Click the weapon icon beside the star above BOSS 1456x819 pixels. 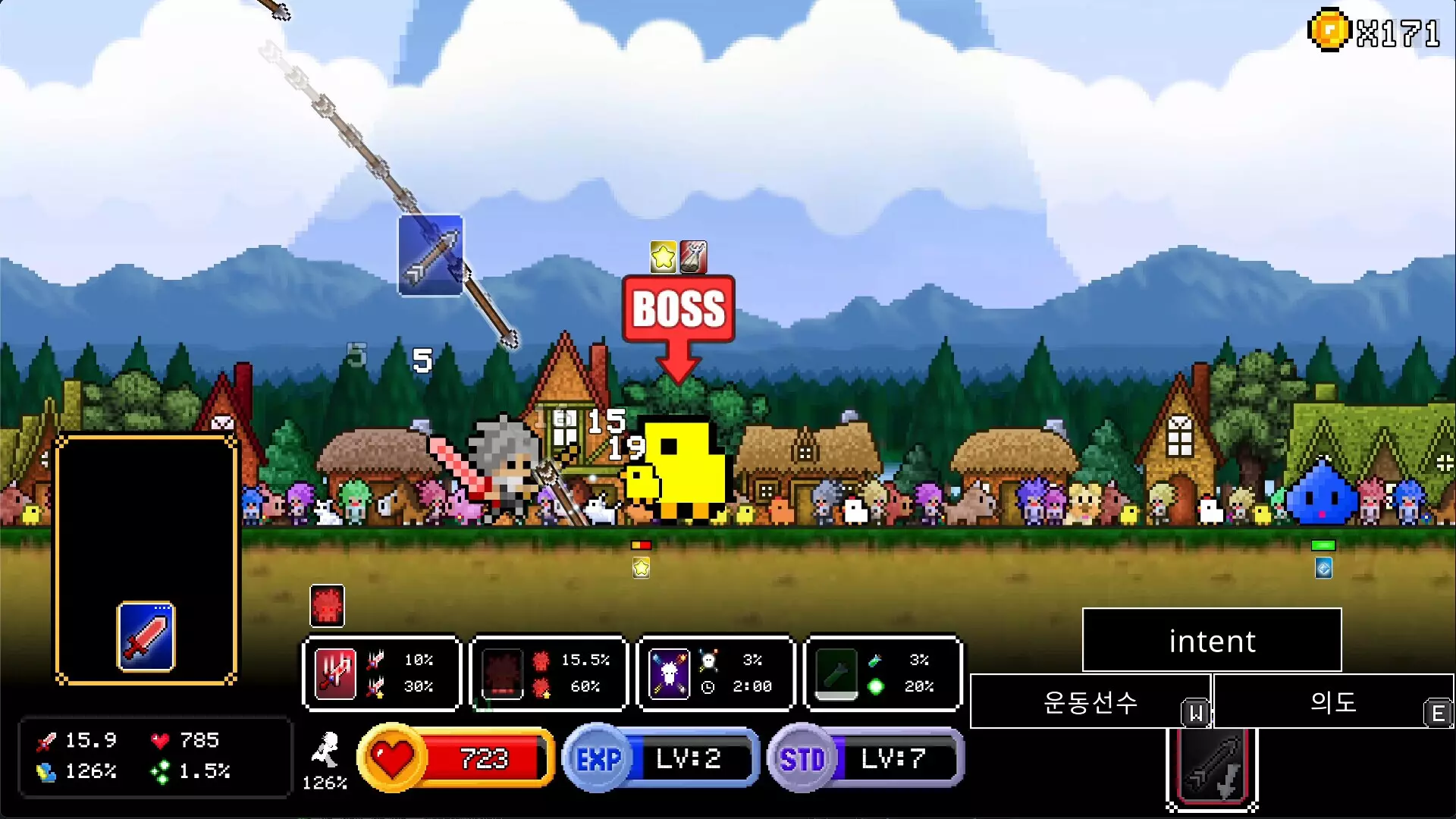coord(692,257)
